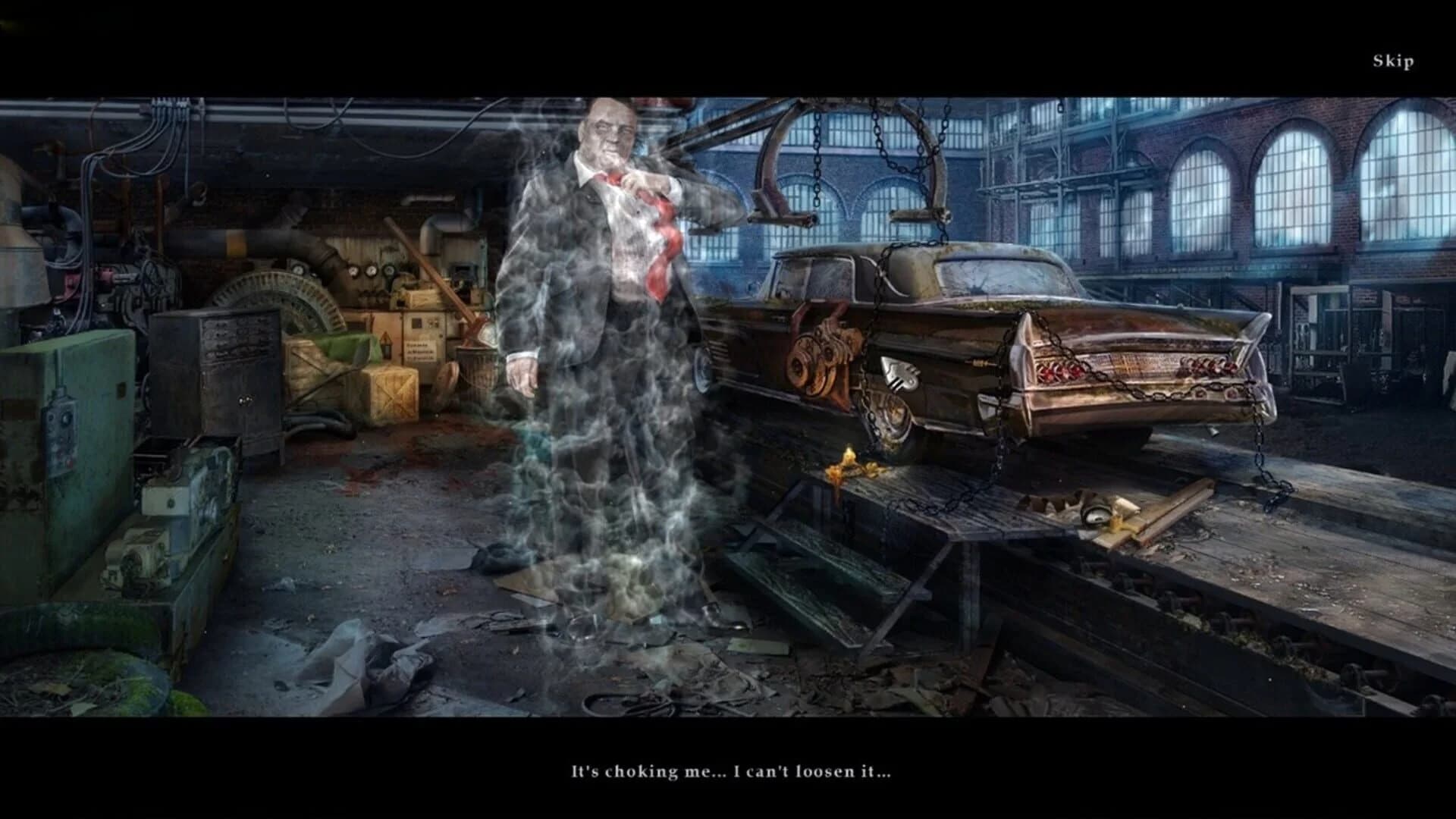Click the wicker basket near the cabinet
This screenshot has width=1456, height=819.
(475, 370)
